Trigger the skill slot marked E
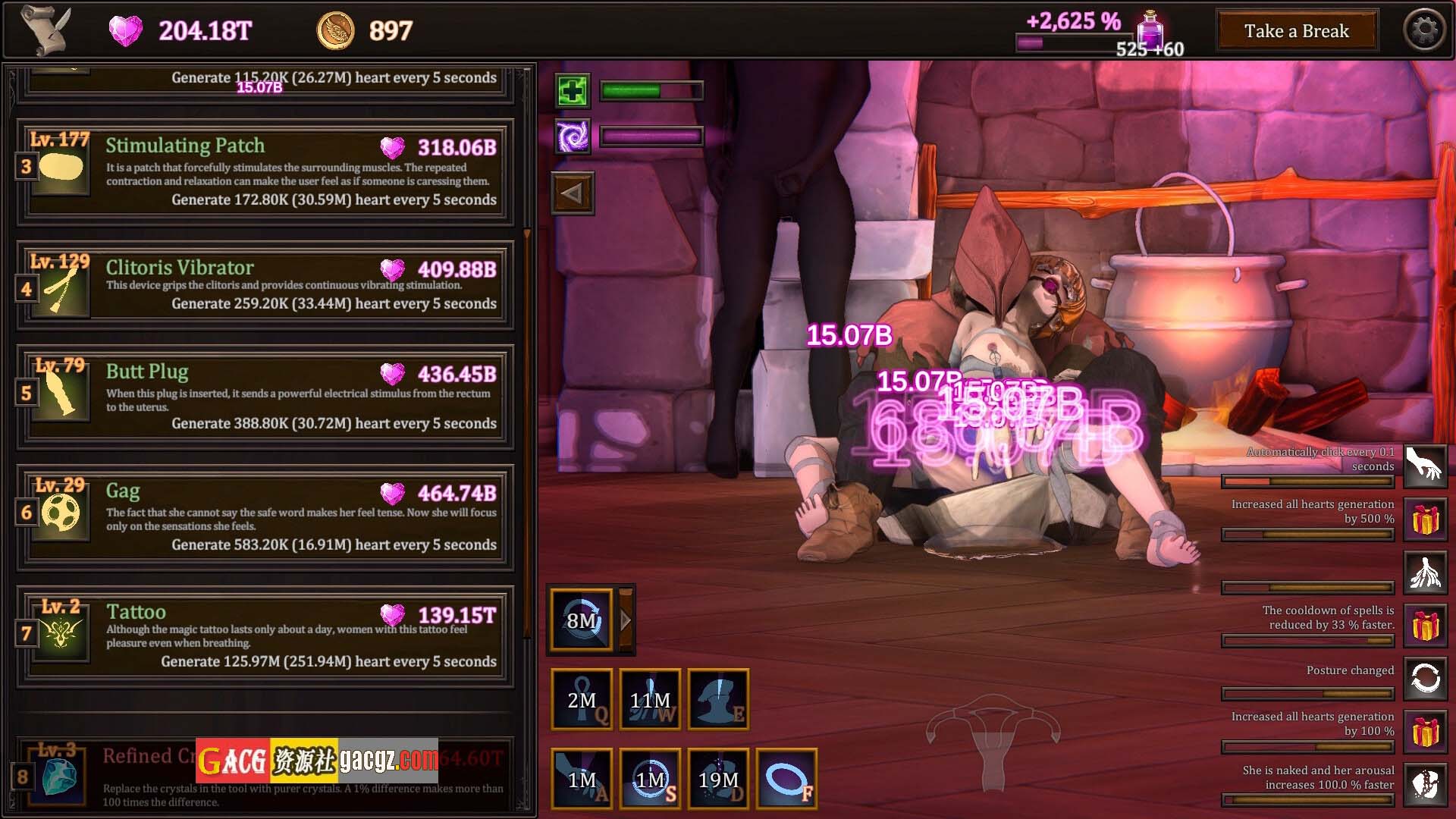 [x=718, y=699]
